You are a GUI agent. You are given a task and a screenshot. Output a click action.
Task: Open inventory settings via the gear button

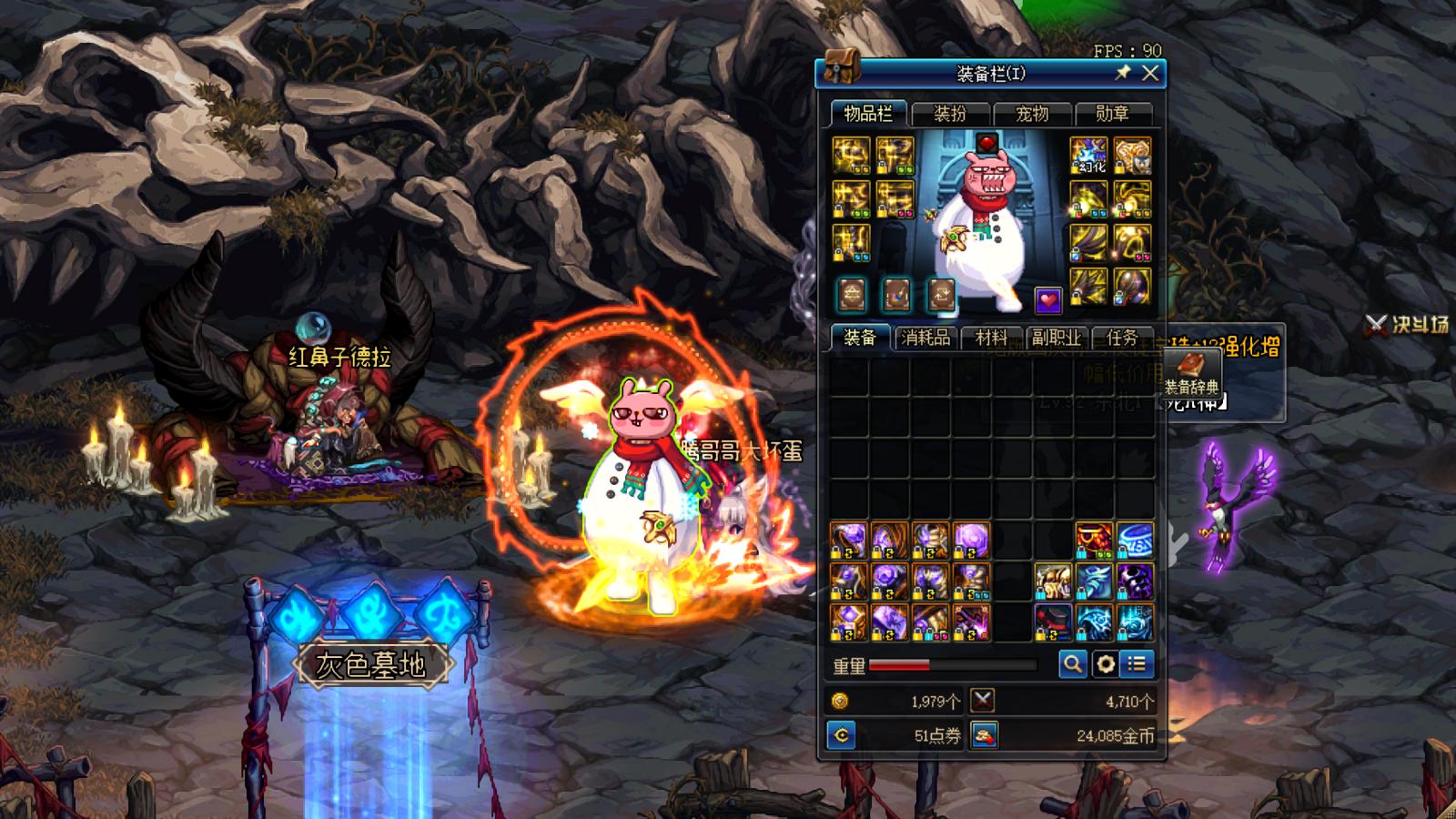point(1105,664)
